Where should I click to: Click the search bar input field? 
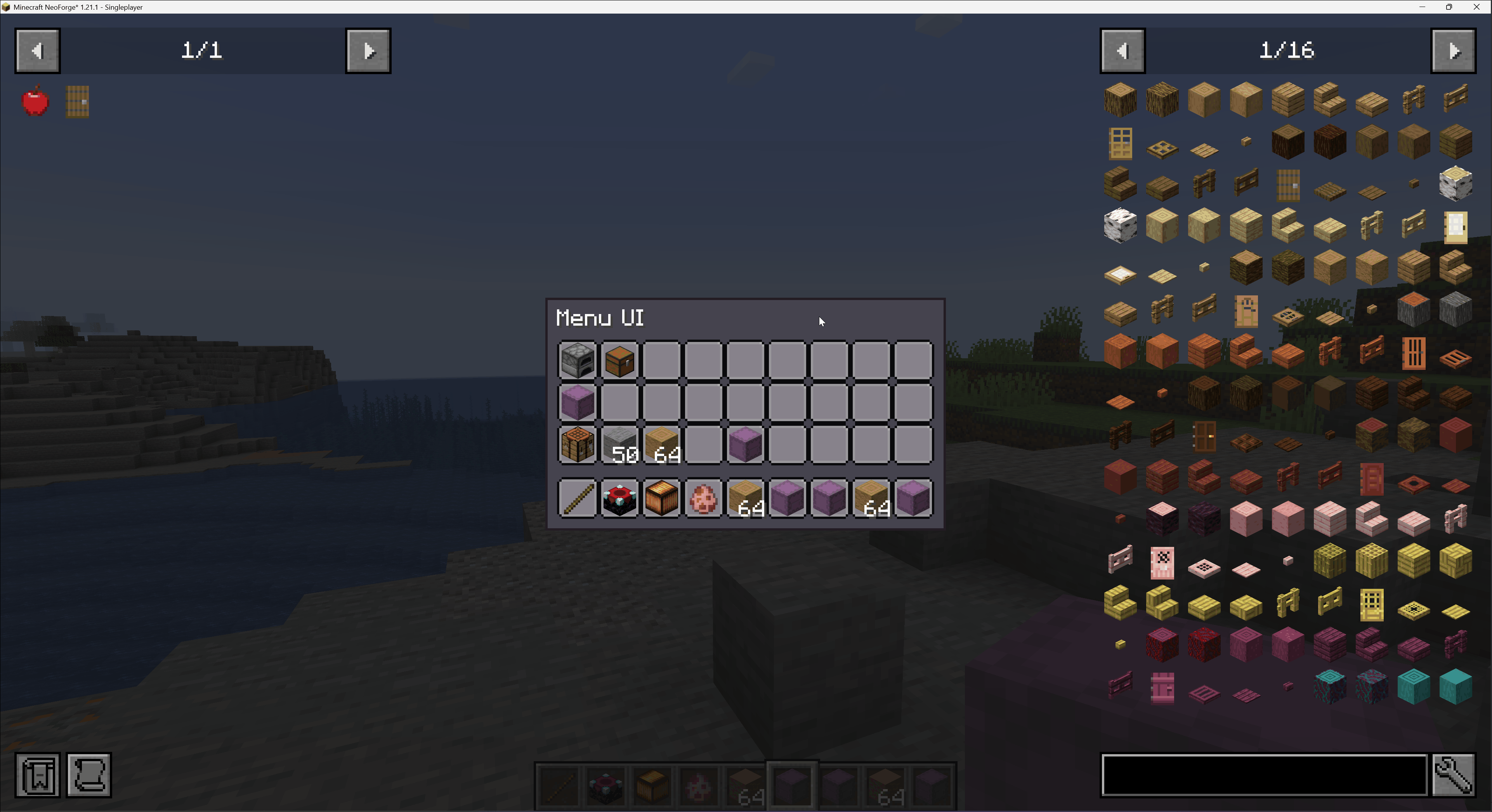(x=1263, y=774)
